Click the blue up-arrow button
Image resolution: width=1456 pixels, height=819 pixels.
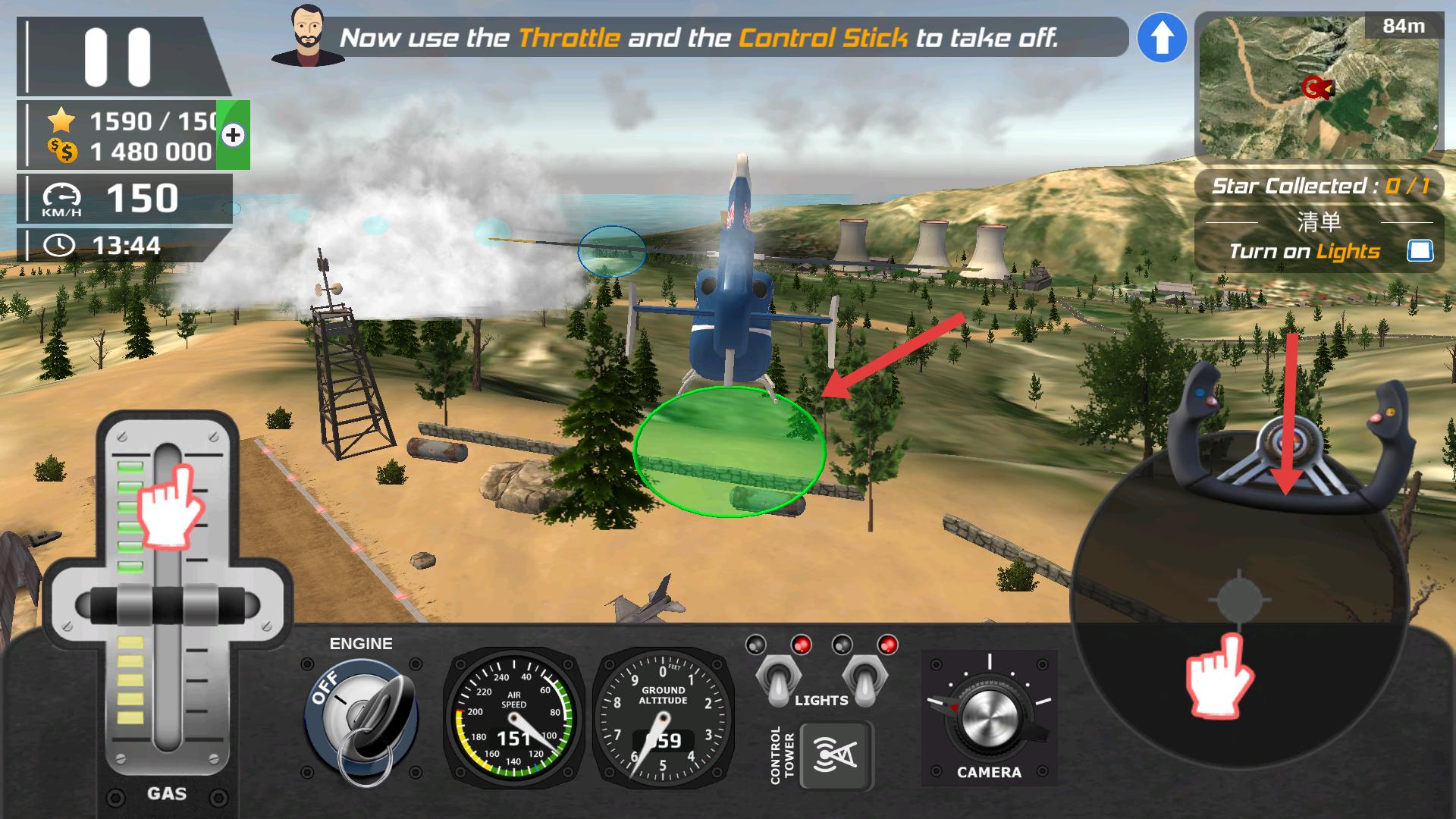click(x=1162, y=38)
